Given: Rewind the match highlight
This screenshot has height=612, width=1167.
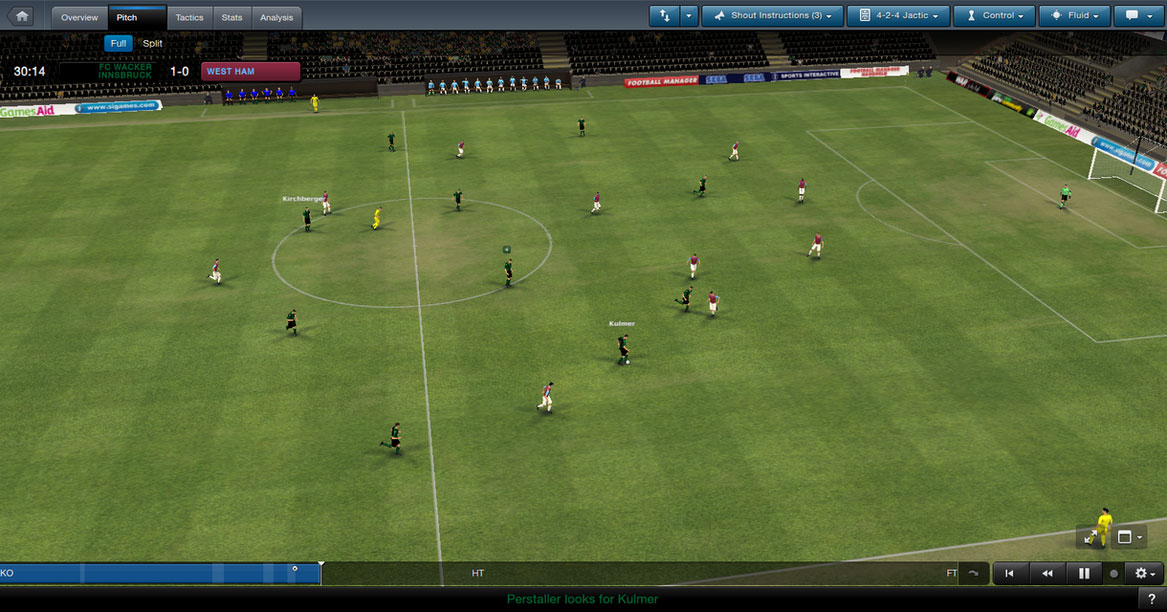Looking at the screenshot, I should [1047, 573].
